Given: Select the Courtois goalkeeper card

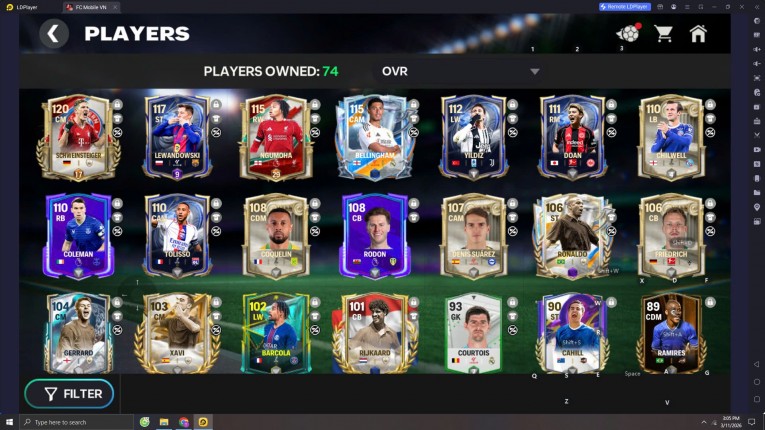Looking at the screenshot, I should coord(471,332).
